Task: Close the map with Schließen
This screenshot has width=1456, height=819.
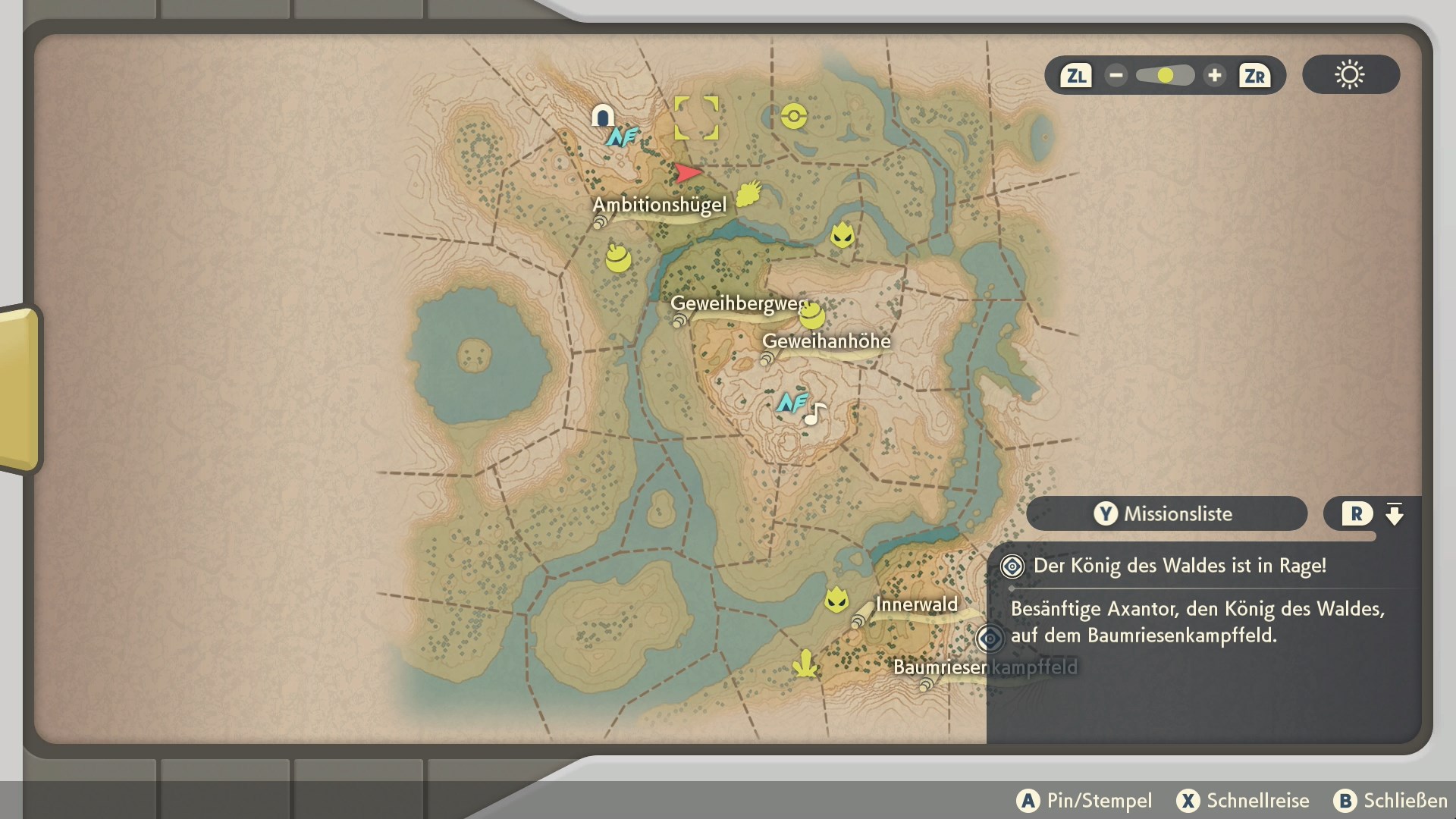Action: click(x=1390, y=801)
